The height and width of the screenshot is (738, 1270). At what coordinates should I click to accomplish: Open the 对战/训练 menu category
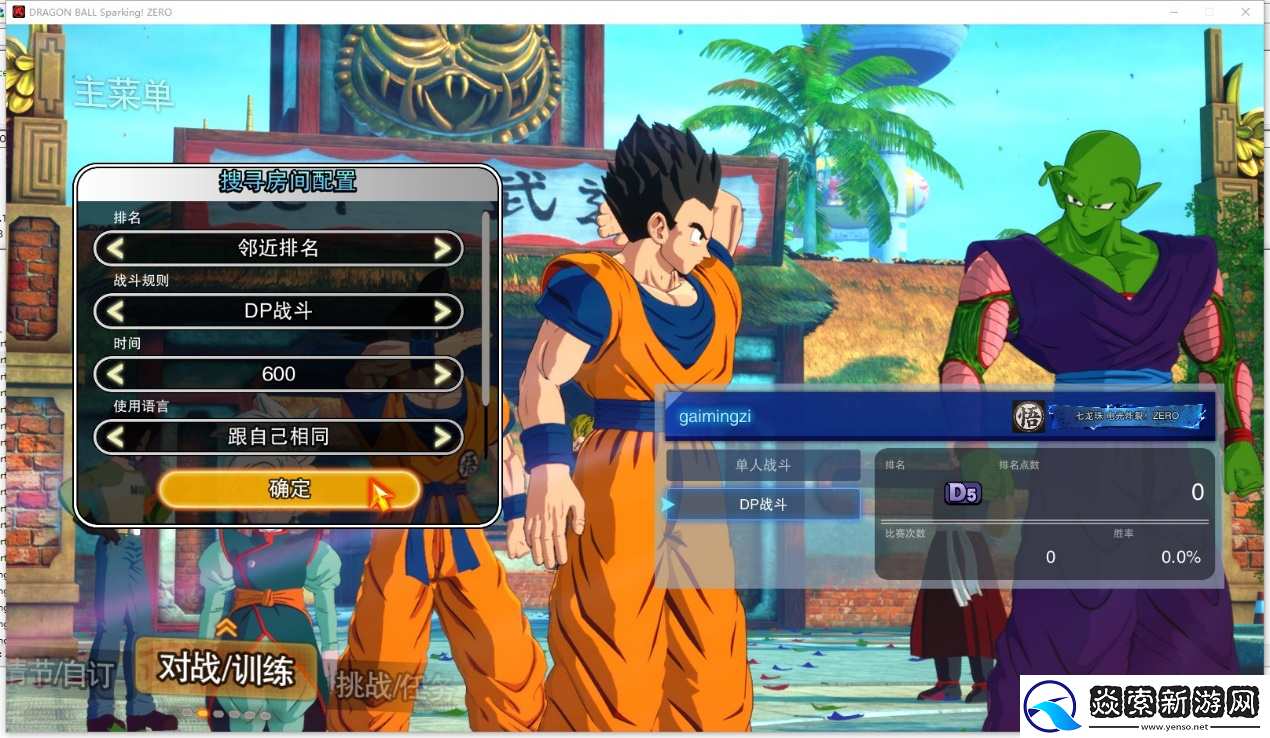(x=226, y=669)
